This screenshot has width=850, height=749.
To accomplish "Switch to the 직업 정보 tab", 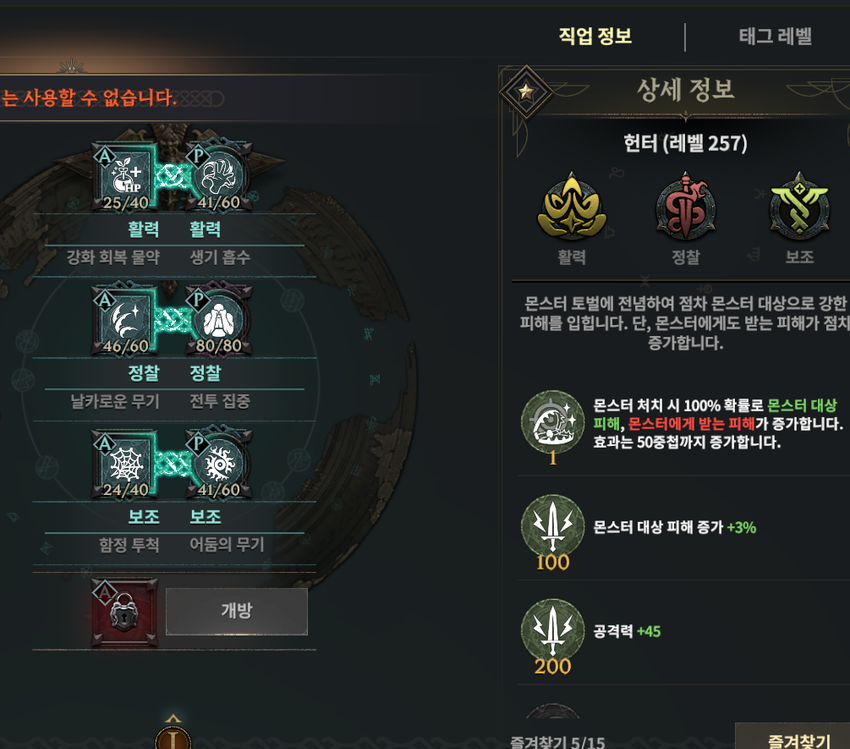I will click(595, 37).
